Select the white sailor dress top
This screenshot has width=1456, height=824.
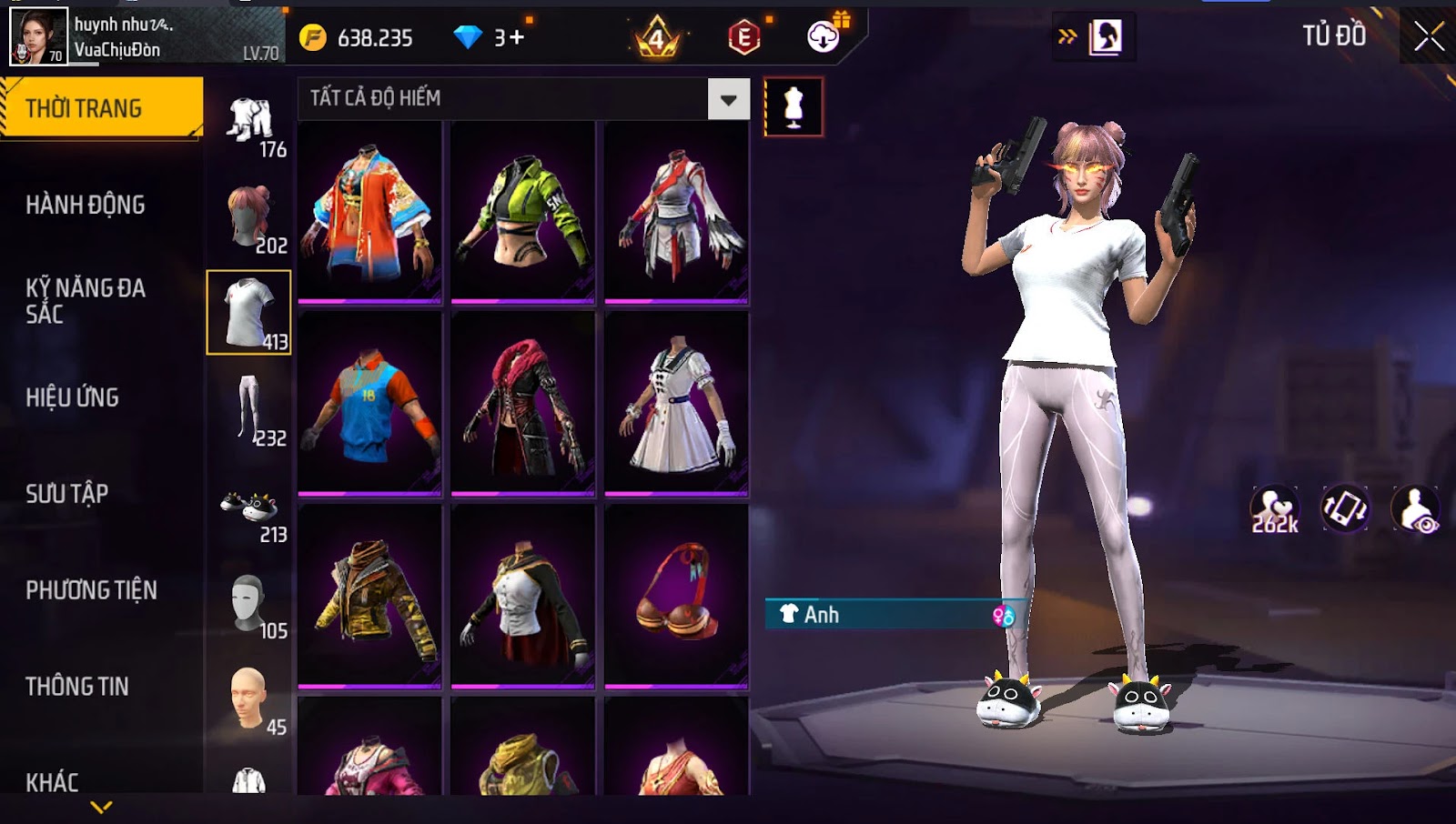click(x=676, y=404)
